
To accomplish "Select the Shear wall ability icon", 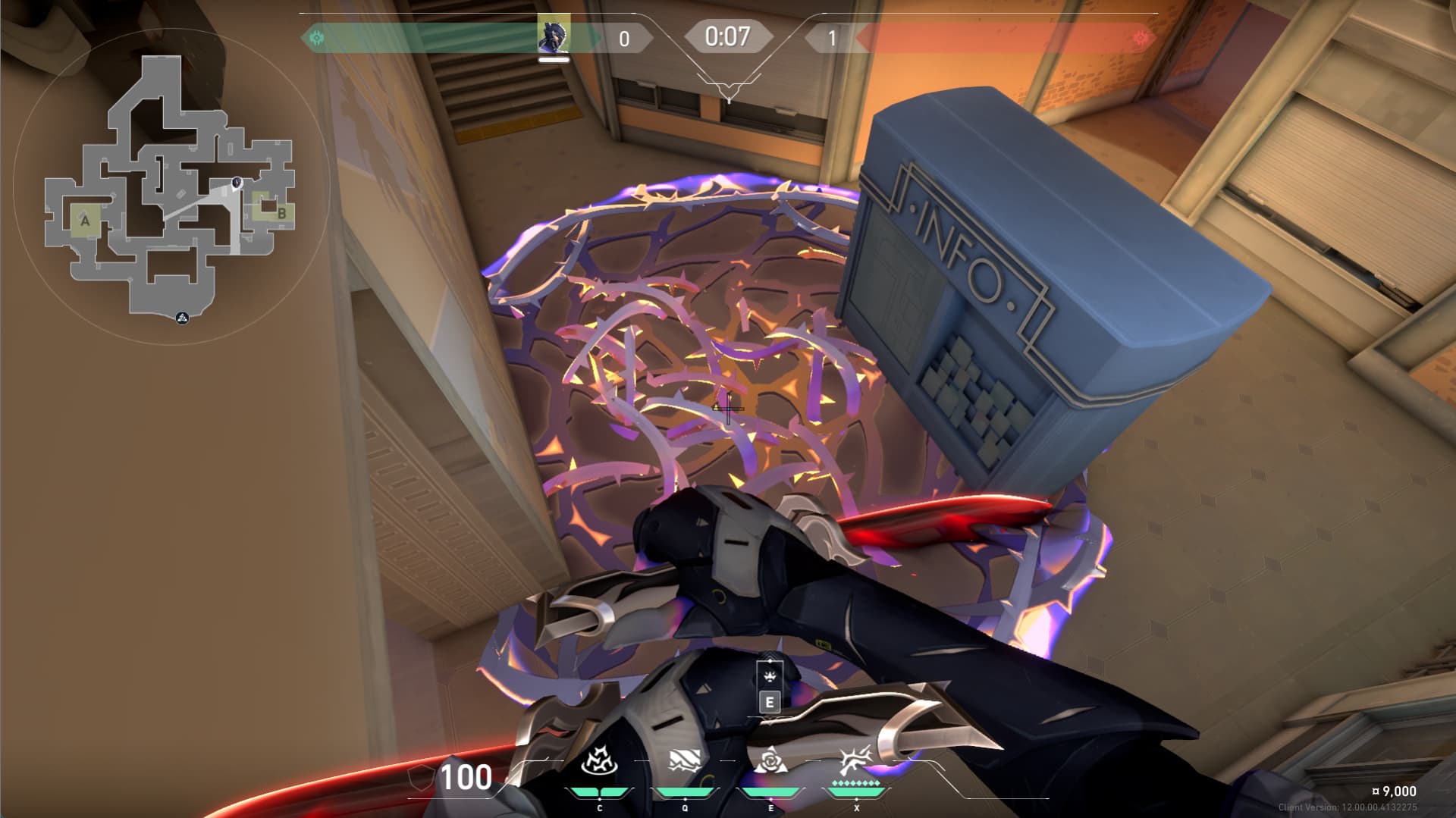I will click(x=684, y=761).
